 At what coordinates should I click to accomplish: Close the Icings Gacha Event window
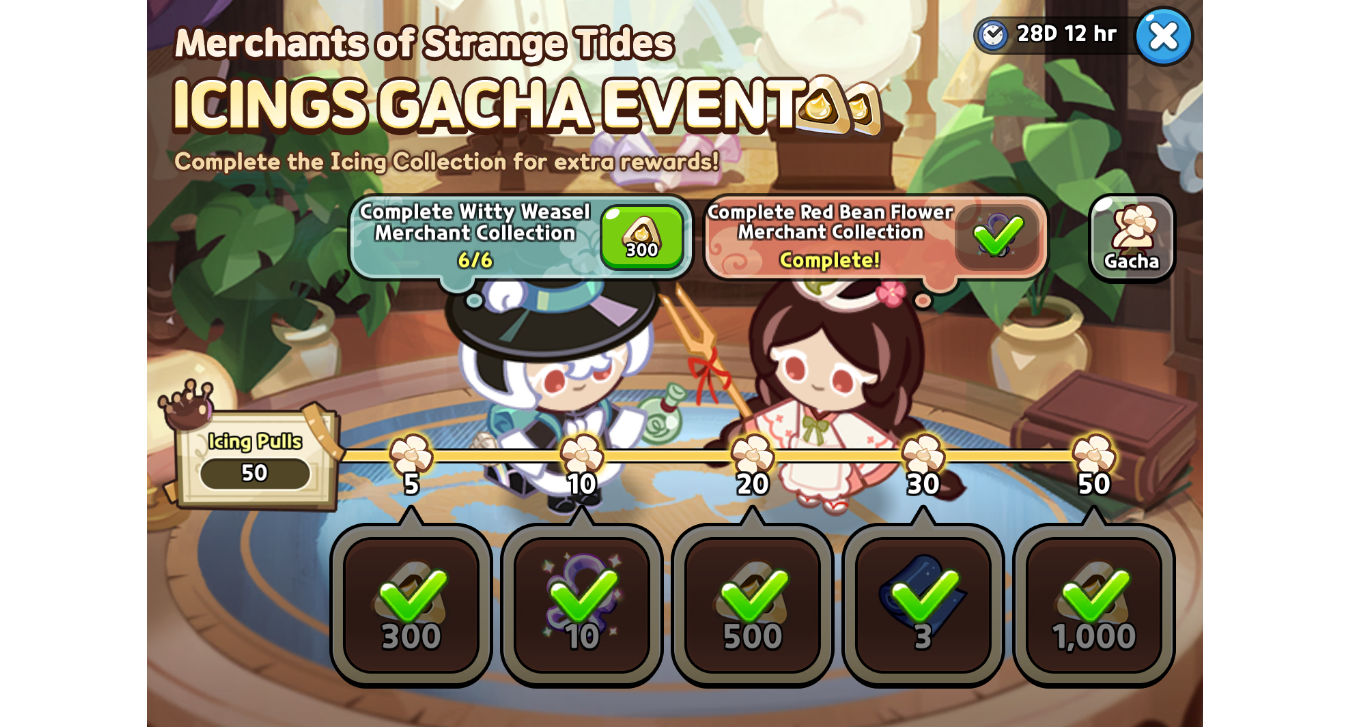1163,37
